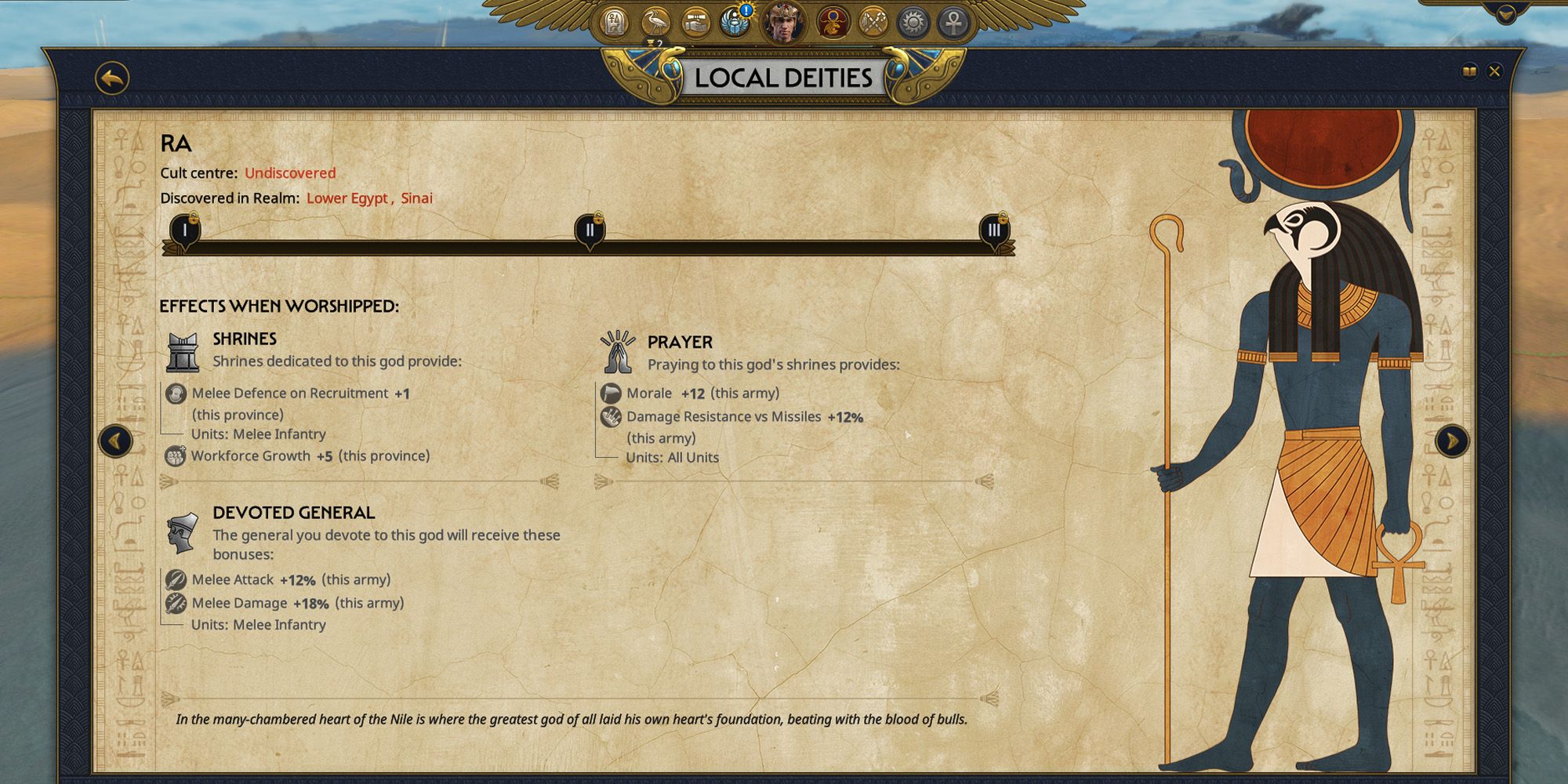Go to the previous deity with the left arrow

click(x=116, y=441)
